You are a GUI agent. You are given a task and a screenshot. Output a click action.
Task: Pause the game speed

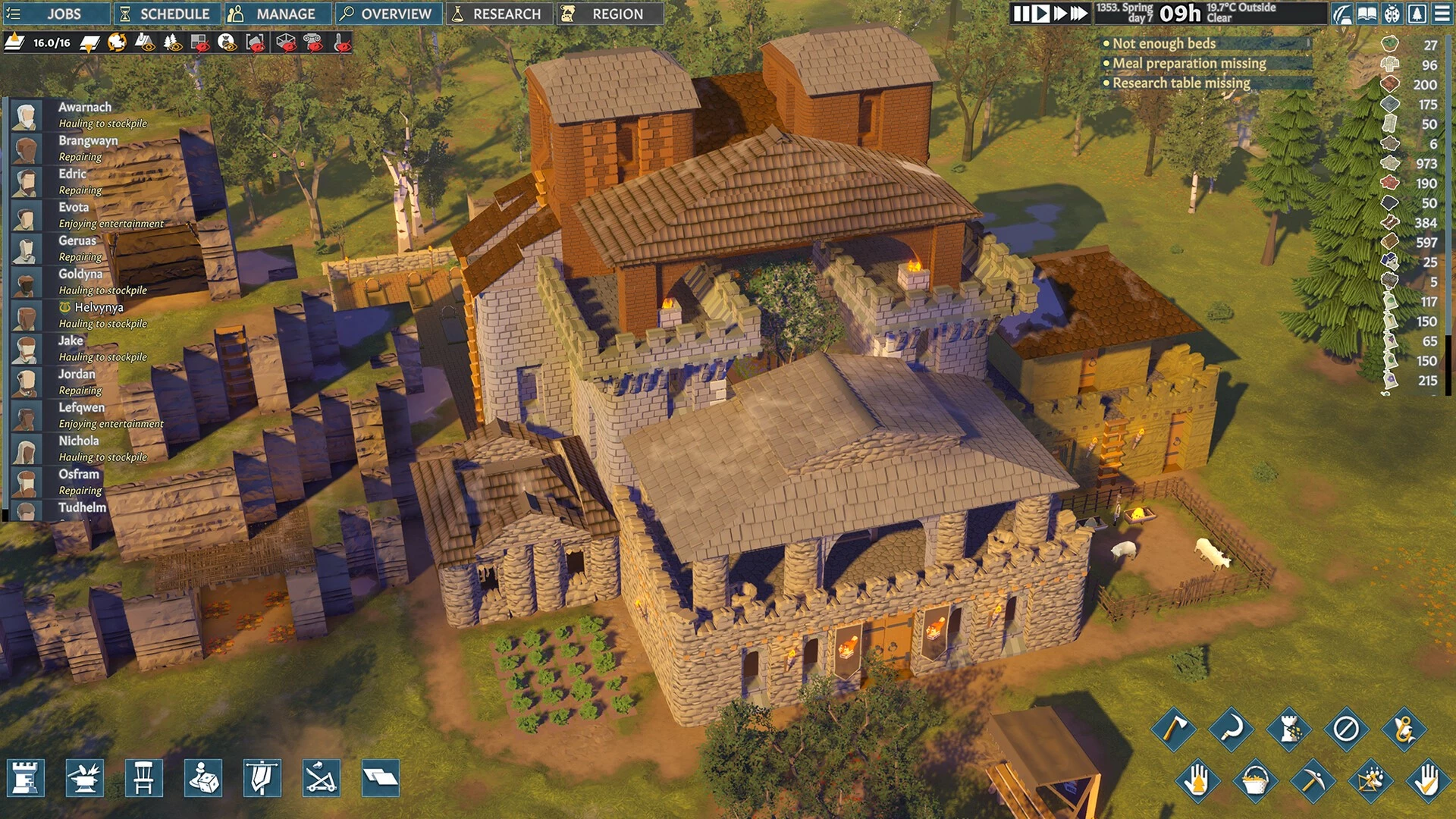(x=1021, y=14)
